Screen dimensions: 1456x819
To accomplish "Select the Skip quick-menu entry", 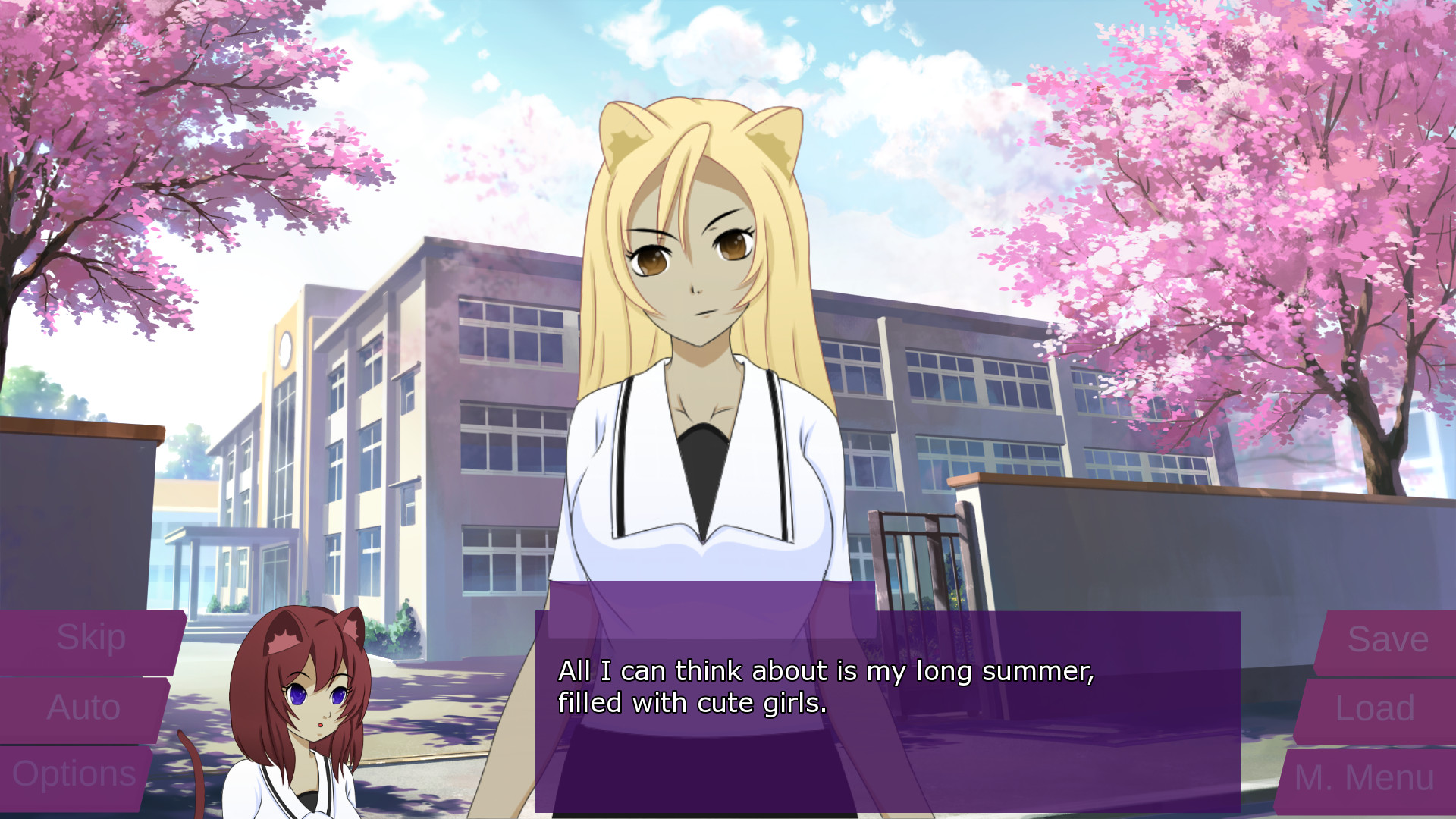I will [x=91, y=637].
